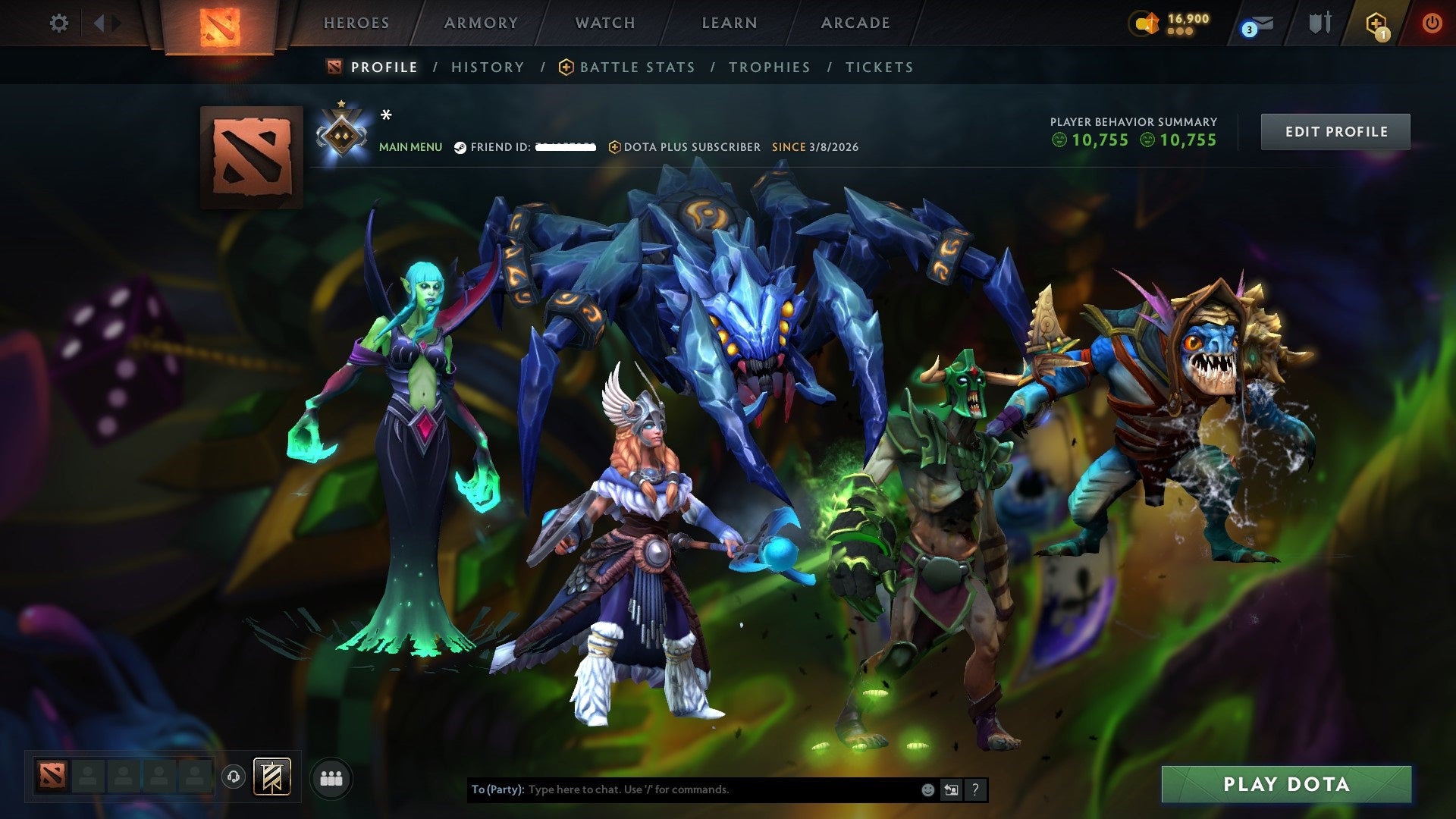Click the chat help question mark
This screenshot has height=819, width=1456.
point(974,789)
